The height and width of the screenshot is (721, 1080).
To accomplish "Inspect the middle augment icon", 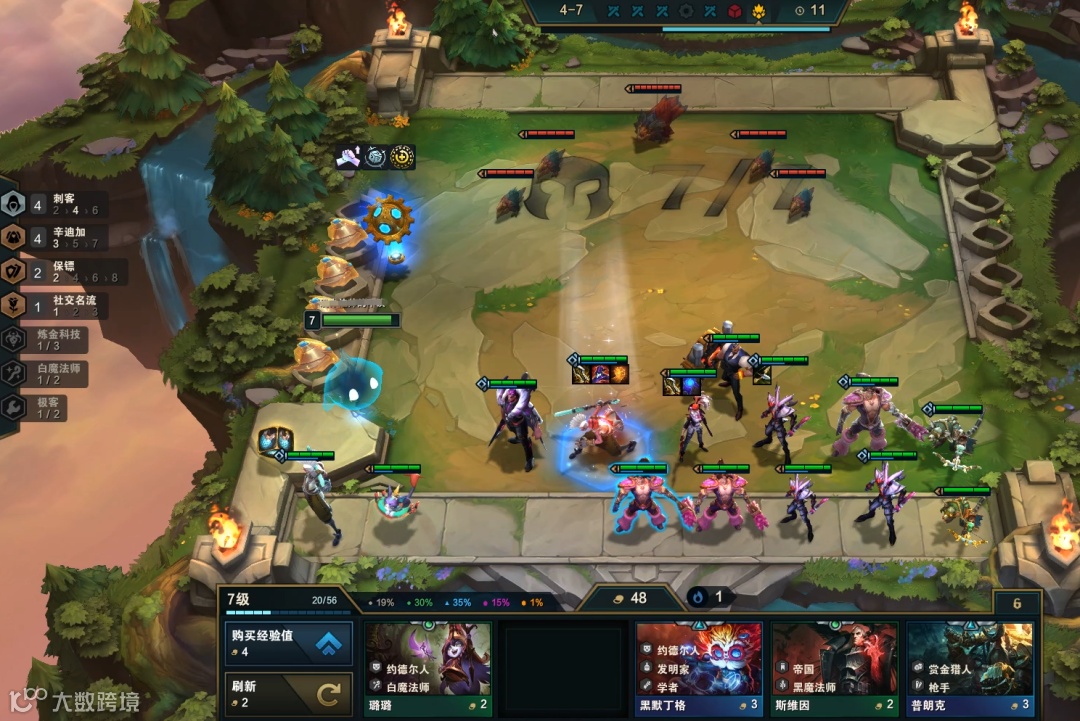I will click(x=376, y=156).
